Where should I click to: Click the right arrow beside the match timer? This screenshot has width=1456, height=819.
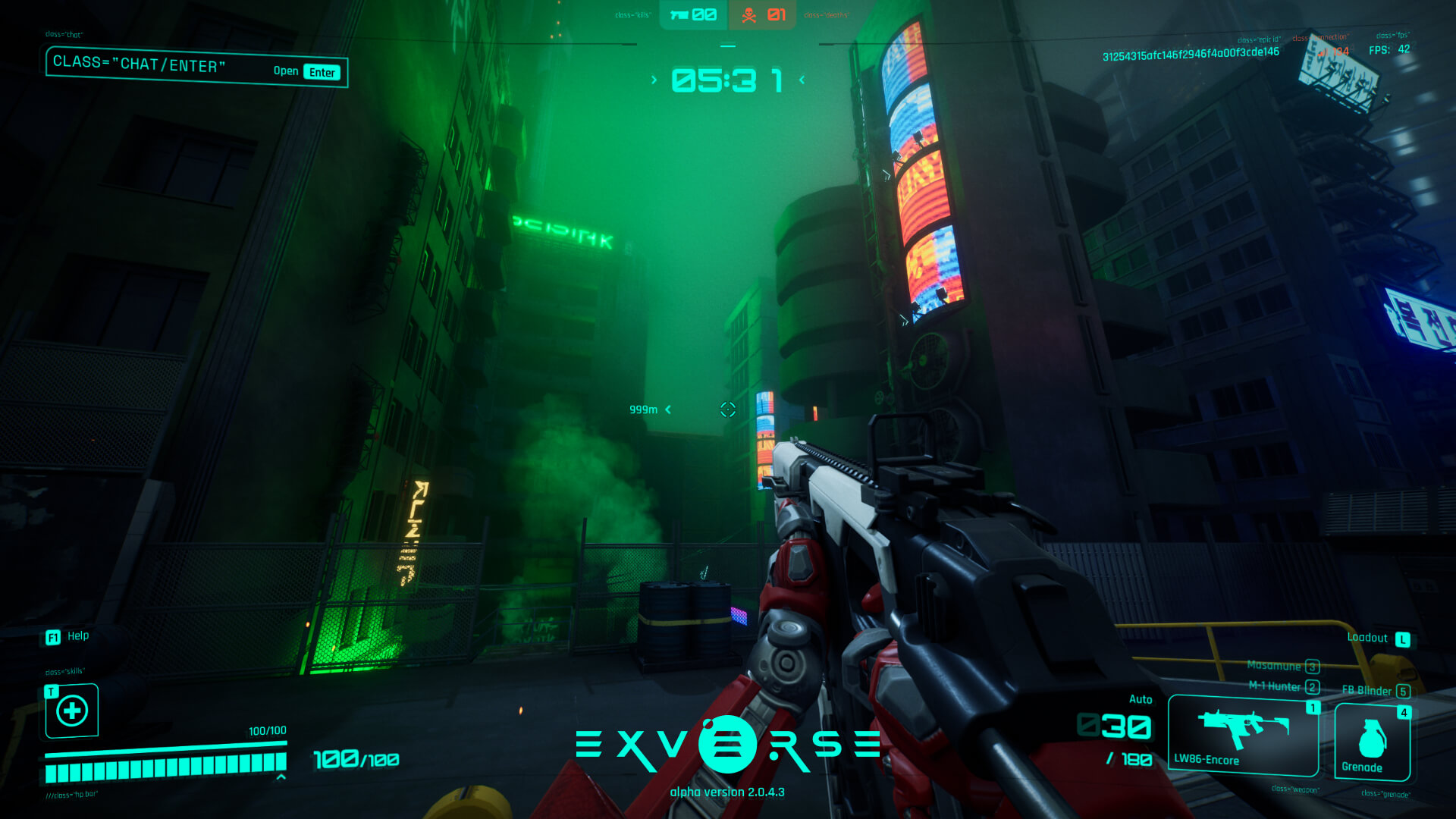tap(801, 79)
